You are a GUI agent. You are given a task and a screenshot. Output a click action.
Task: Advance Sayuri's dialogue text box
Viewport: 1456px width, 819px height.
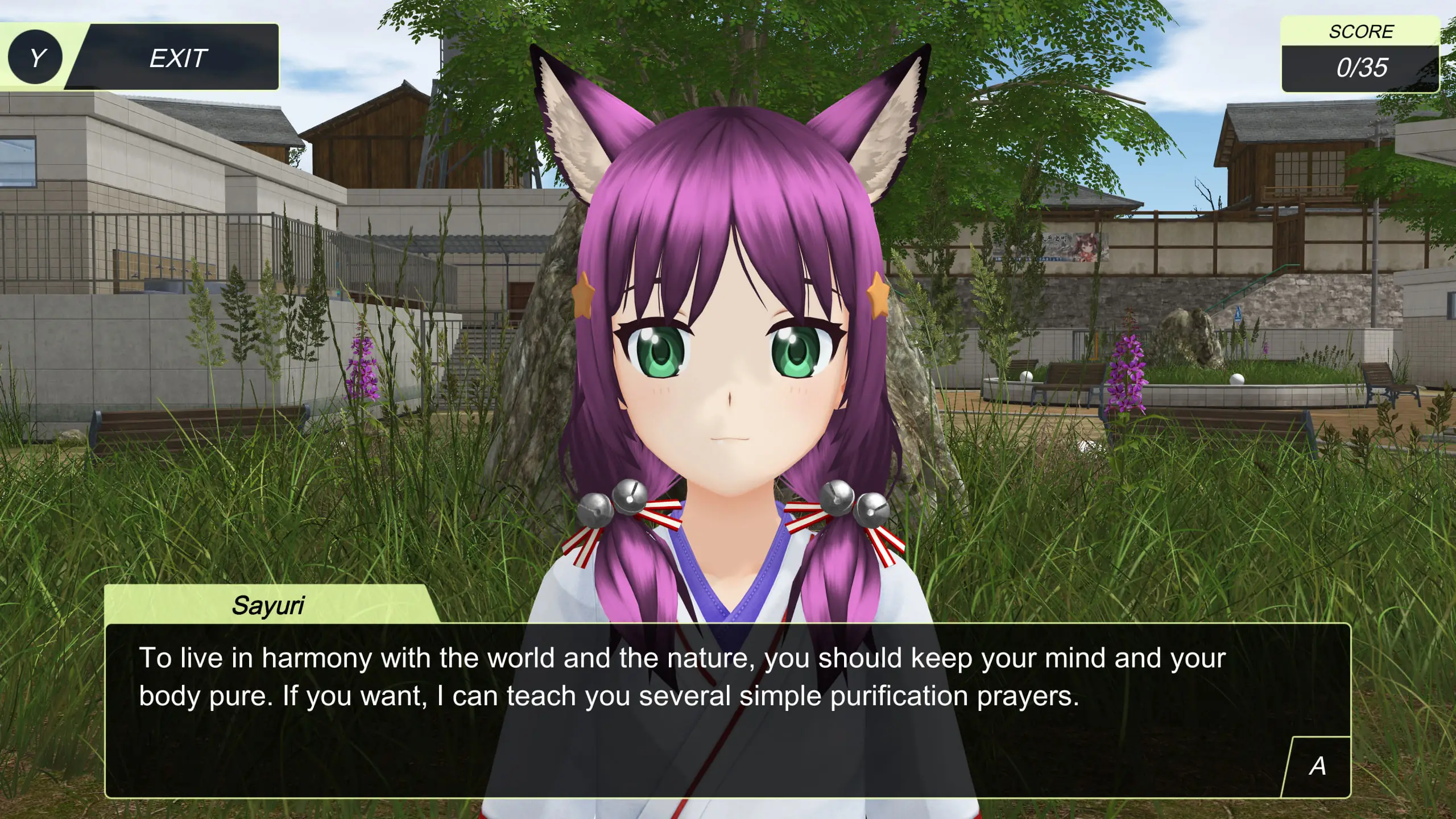point(1317,766)
